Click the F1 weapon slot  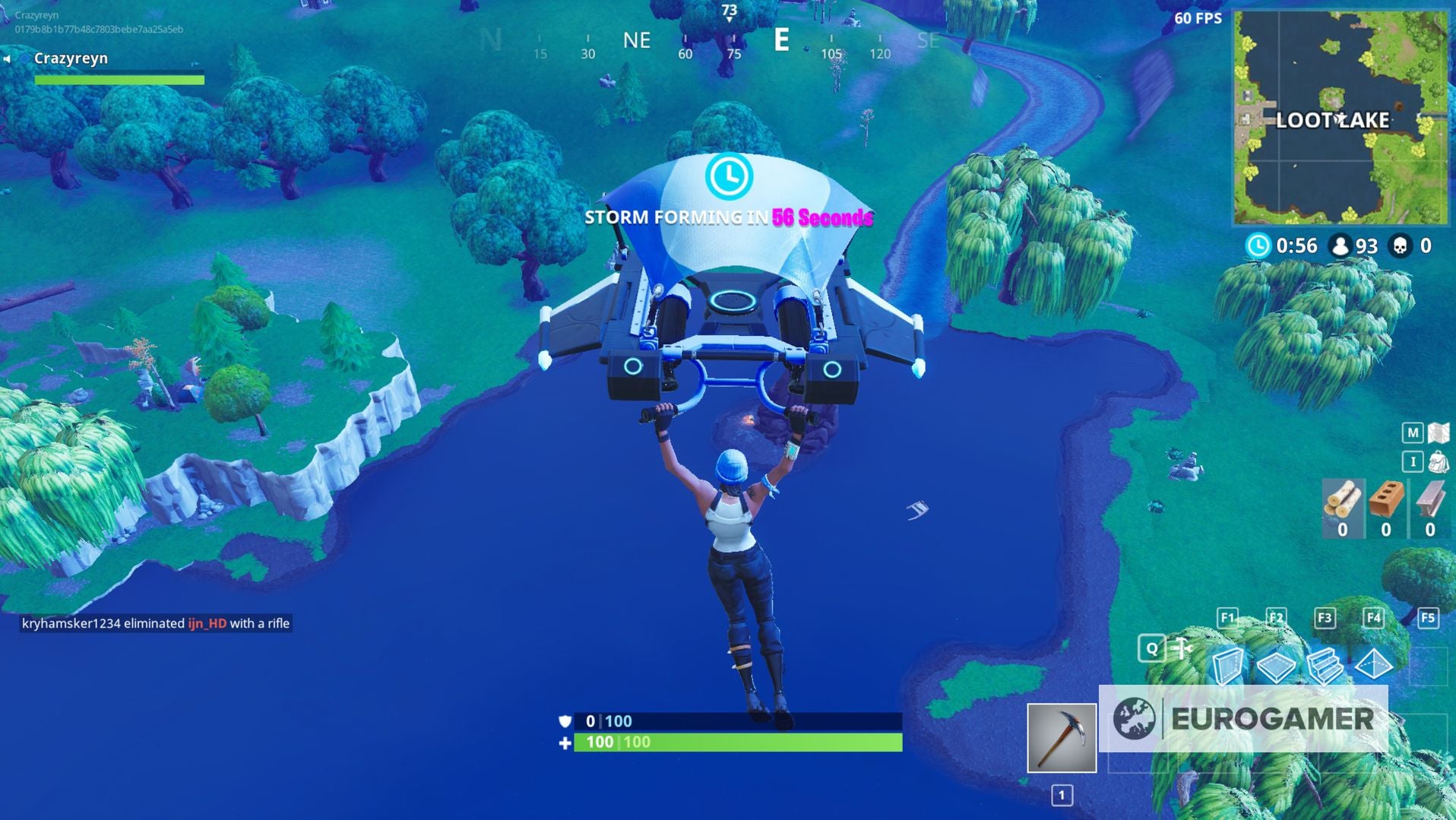(1227, 619)
